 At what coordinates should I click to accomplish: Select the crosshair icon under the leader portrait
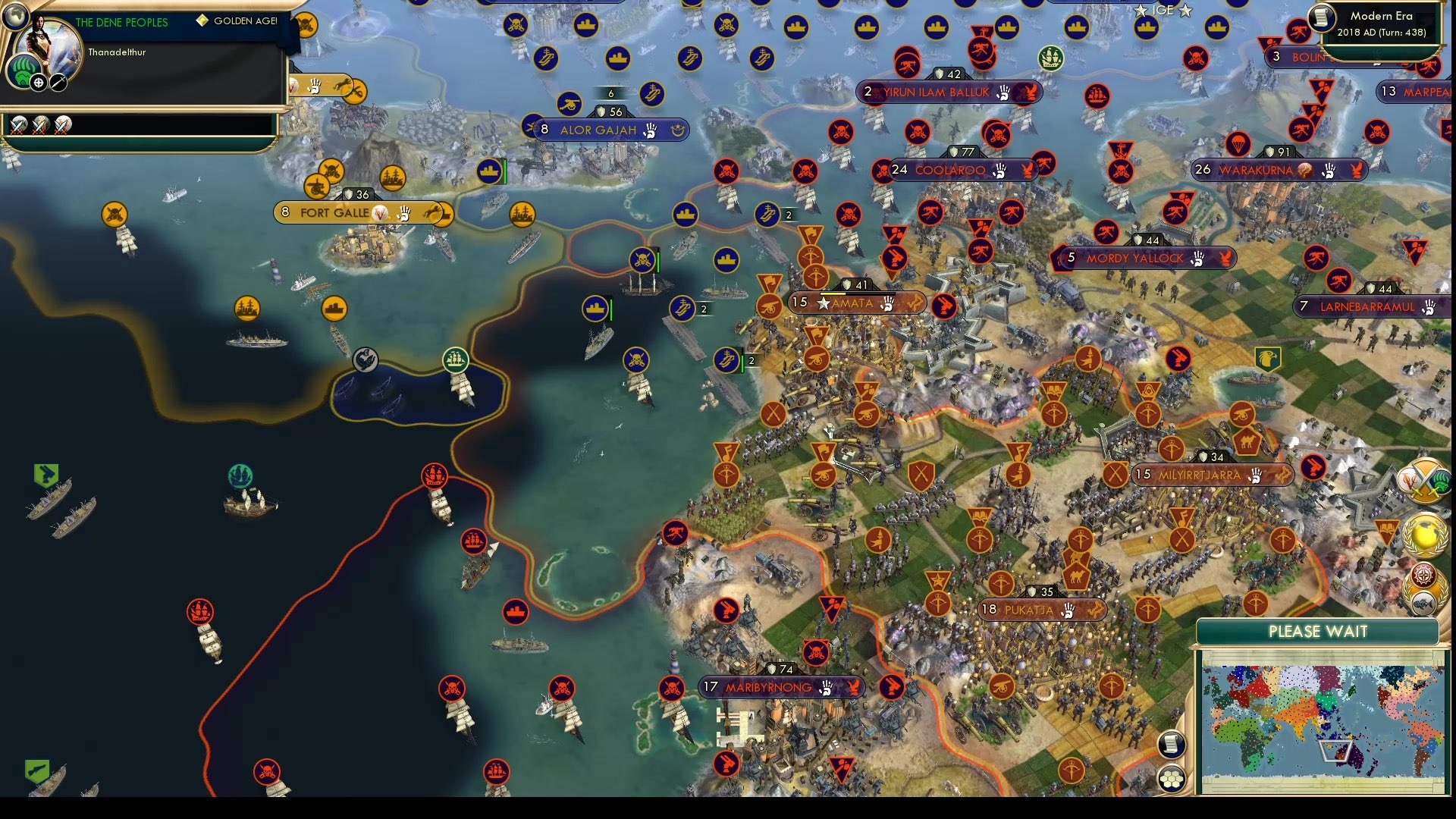click(37, 83)
